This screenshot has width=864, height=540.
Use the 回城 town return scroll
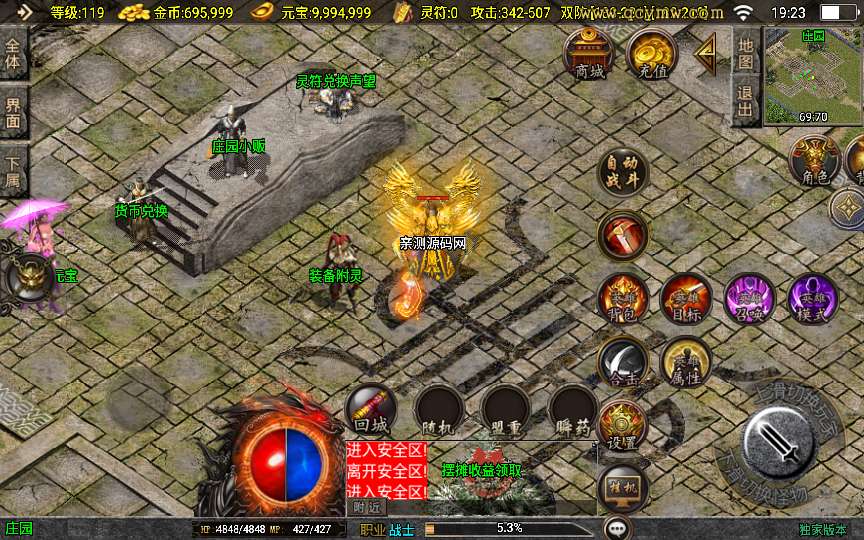(370, 410)
